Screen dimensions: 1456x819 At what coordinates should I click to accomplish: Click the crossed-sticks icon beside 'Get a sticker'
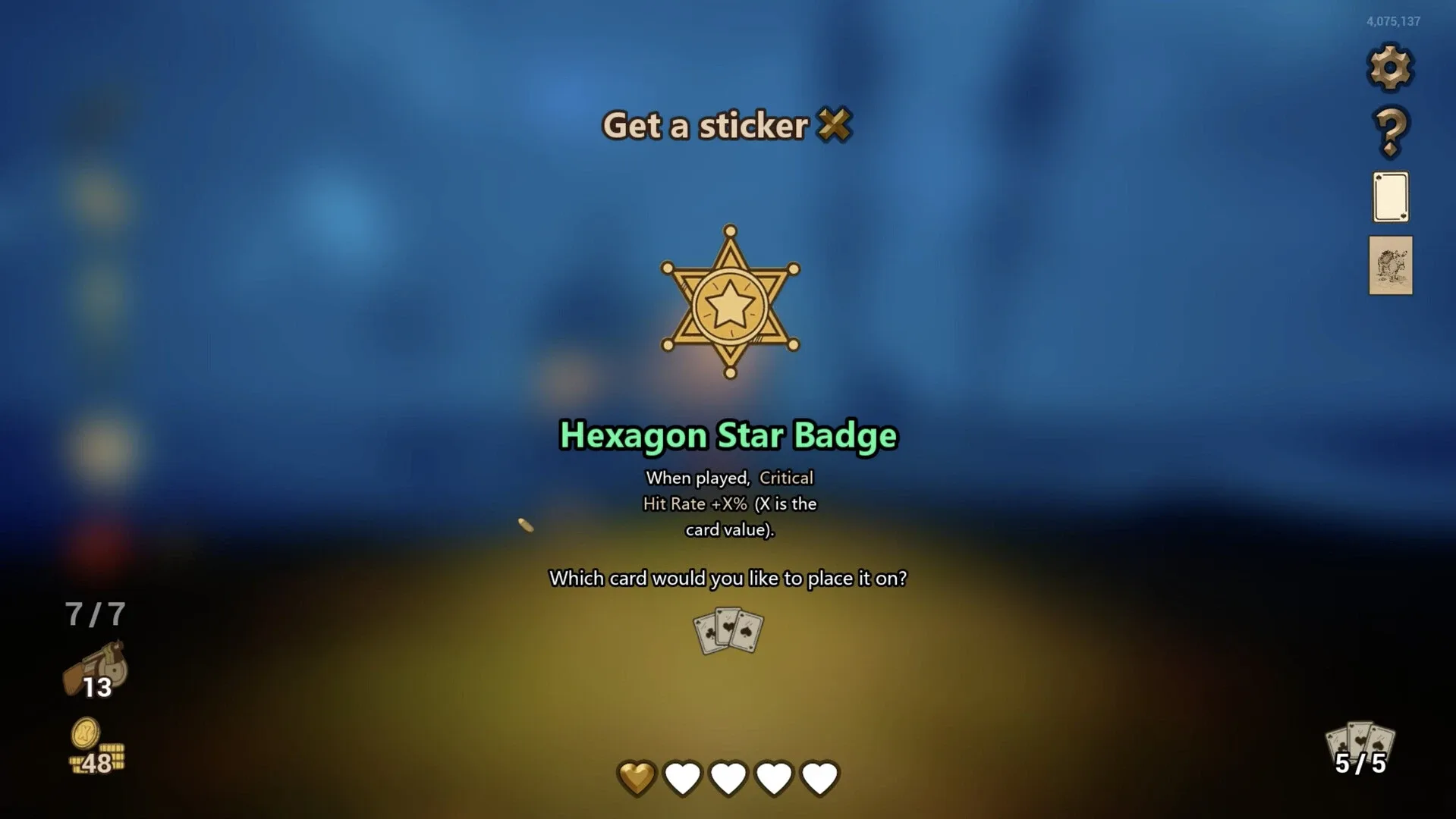tap(835, 127)
